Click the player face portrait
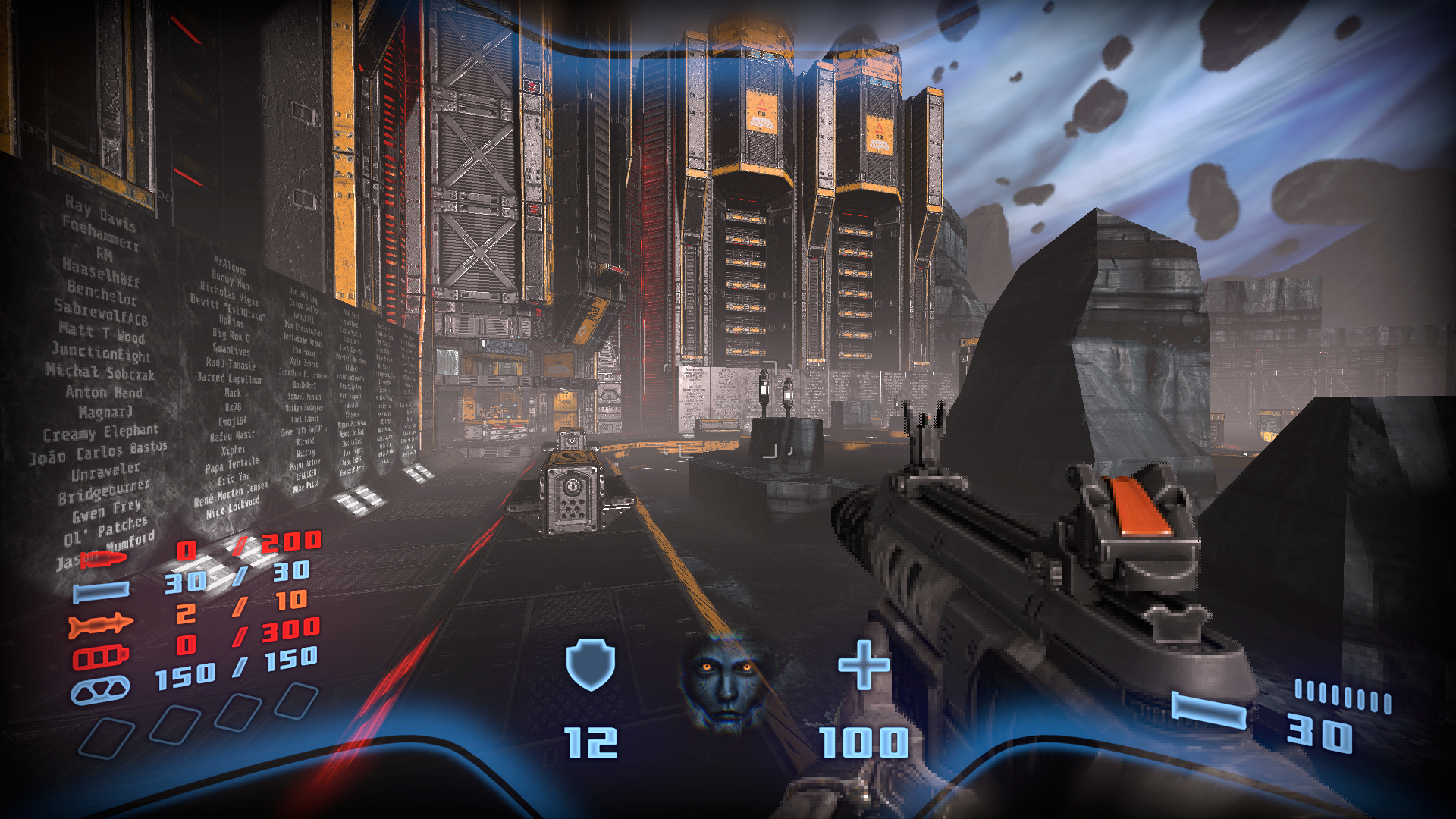This screenshot has width=1456, height=819. click(x=726, y=682)
